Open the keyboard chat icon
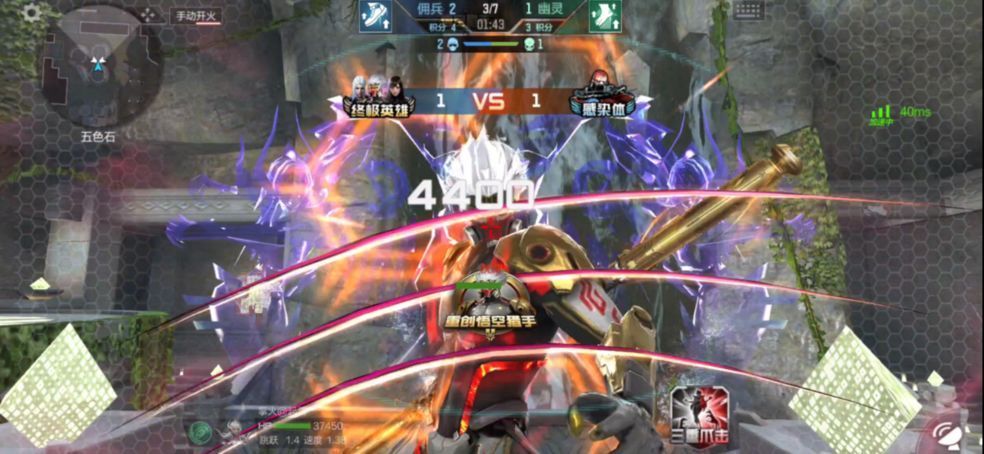This screenshot has width=984, height=454. [x=749, y=10]
